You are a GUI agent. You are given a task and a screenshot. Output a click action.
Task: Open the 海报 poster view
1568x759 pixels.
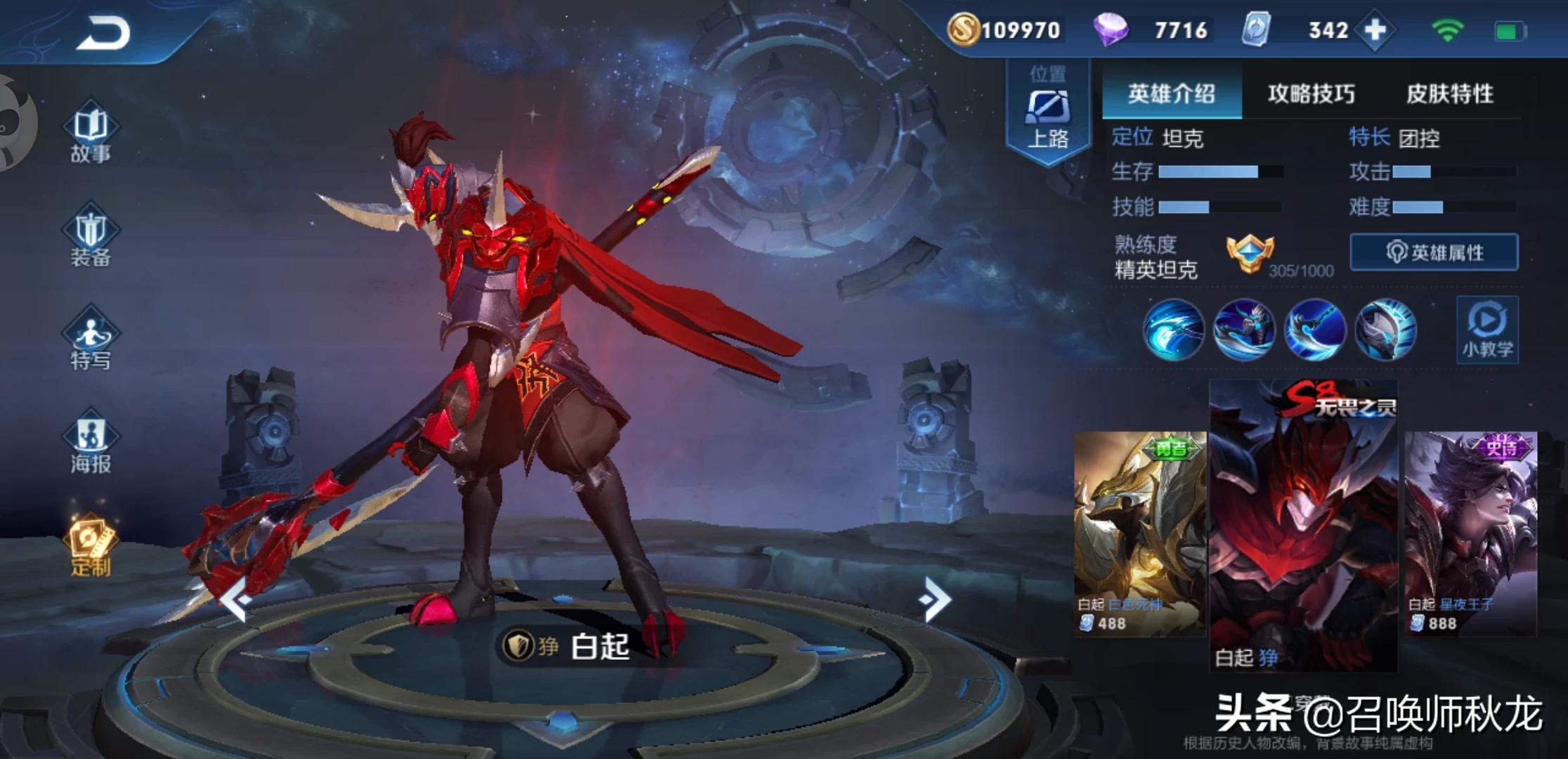pos(91,443)
